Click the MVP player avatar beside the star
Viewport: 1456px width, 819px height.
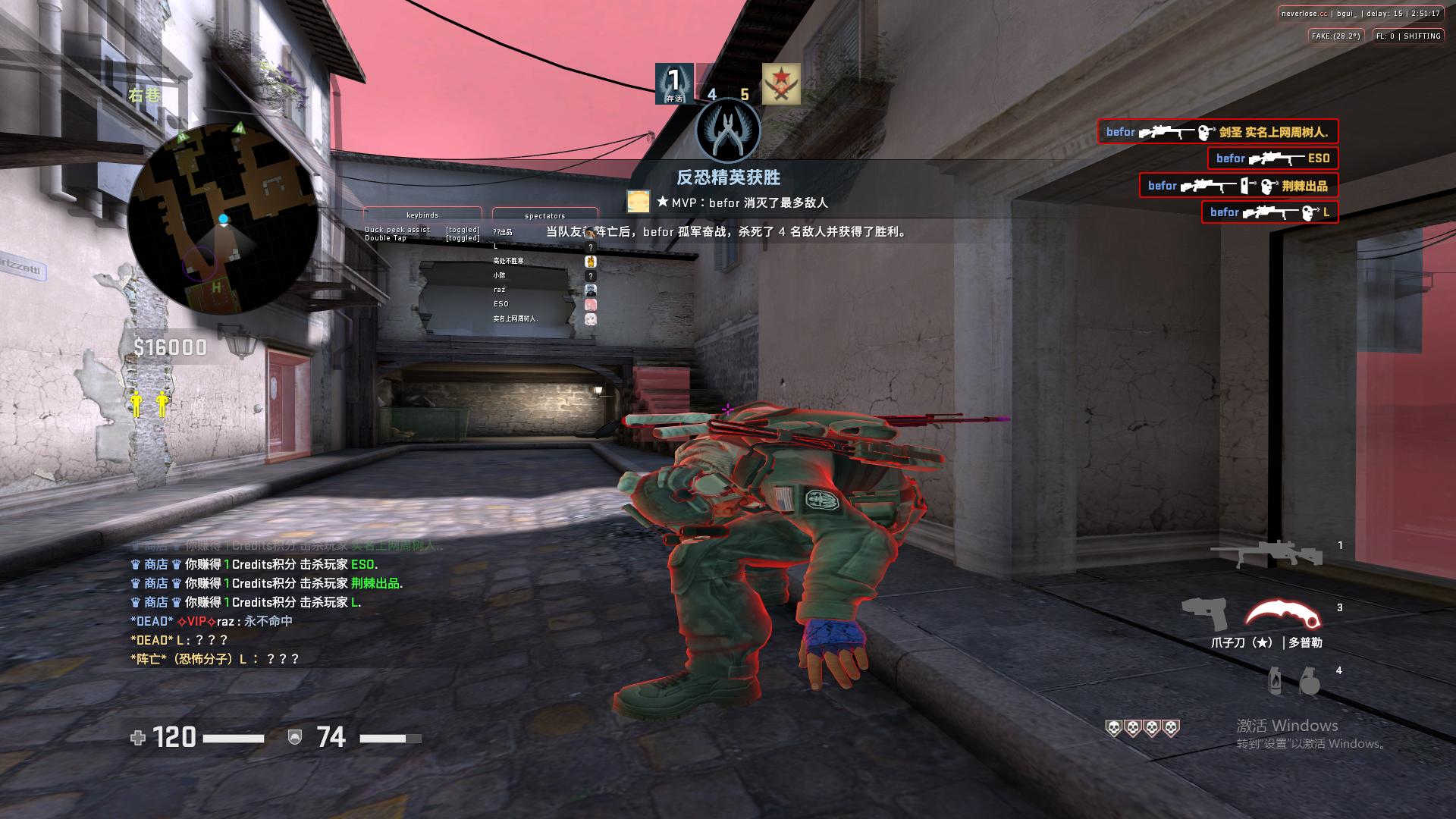click(637, 201)
